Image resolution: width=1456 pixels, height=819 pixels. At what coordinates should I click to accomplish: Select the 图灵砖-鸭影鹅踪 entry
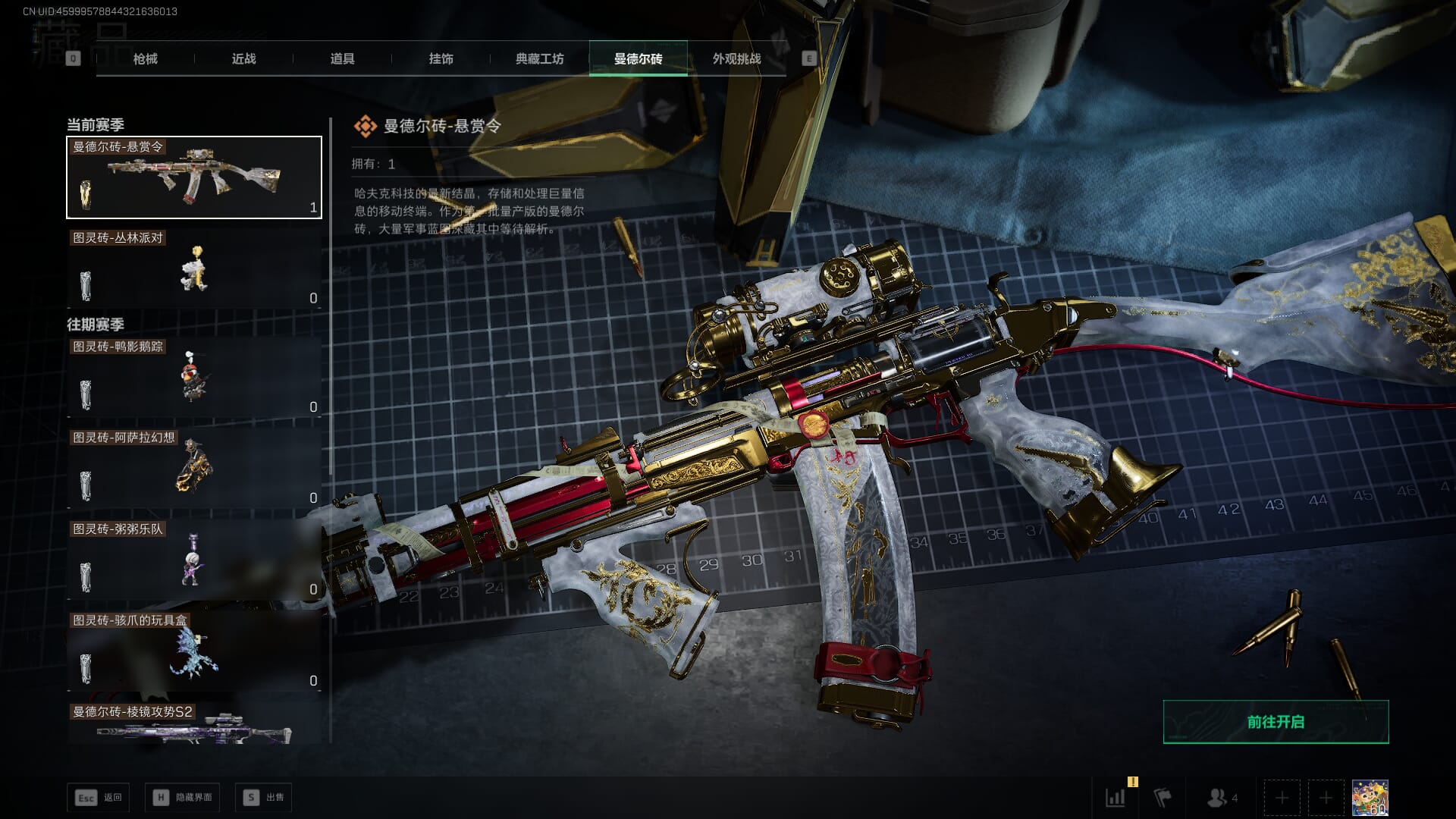click(194, 378)
